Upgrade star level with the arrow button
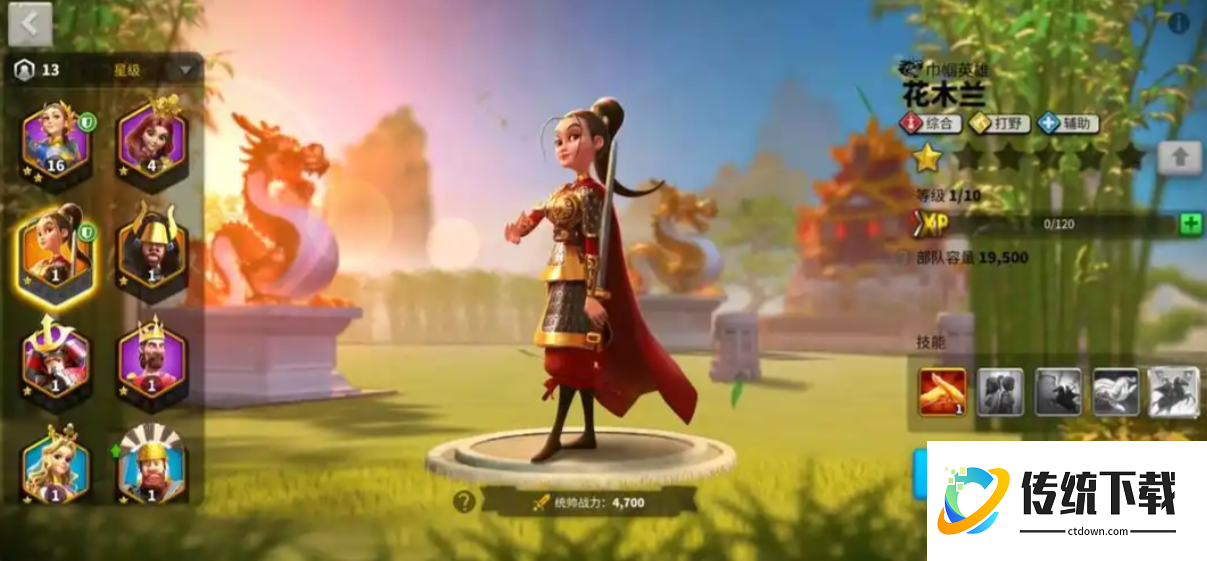 (x=1179, y=157)
